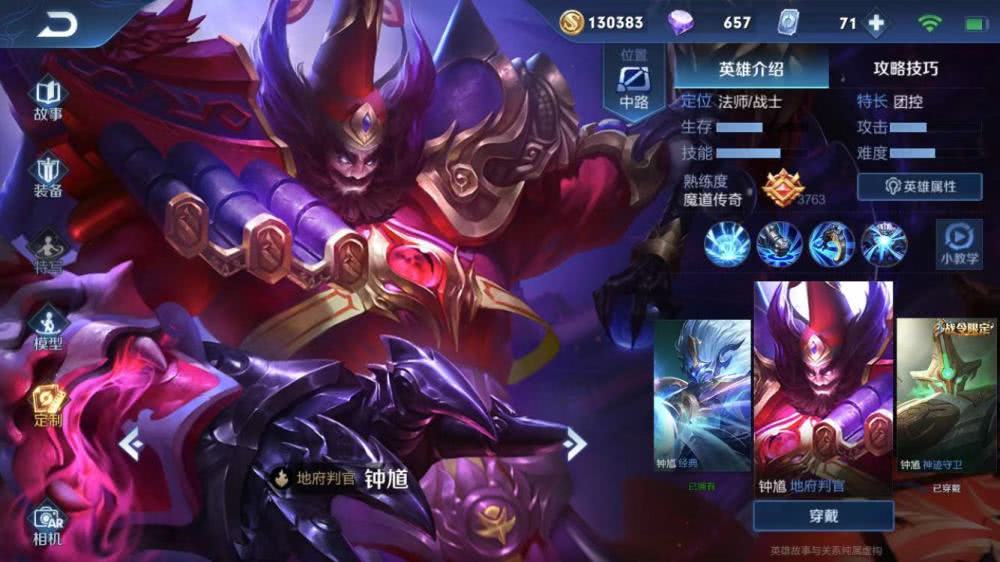Screen dimensions: 1000x562
Task: Open the 相机 AR camera
Action: click(48, 523)
